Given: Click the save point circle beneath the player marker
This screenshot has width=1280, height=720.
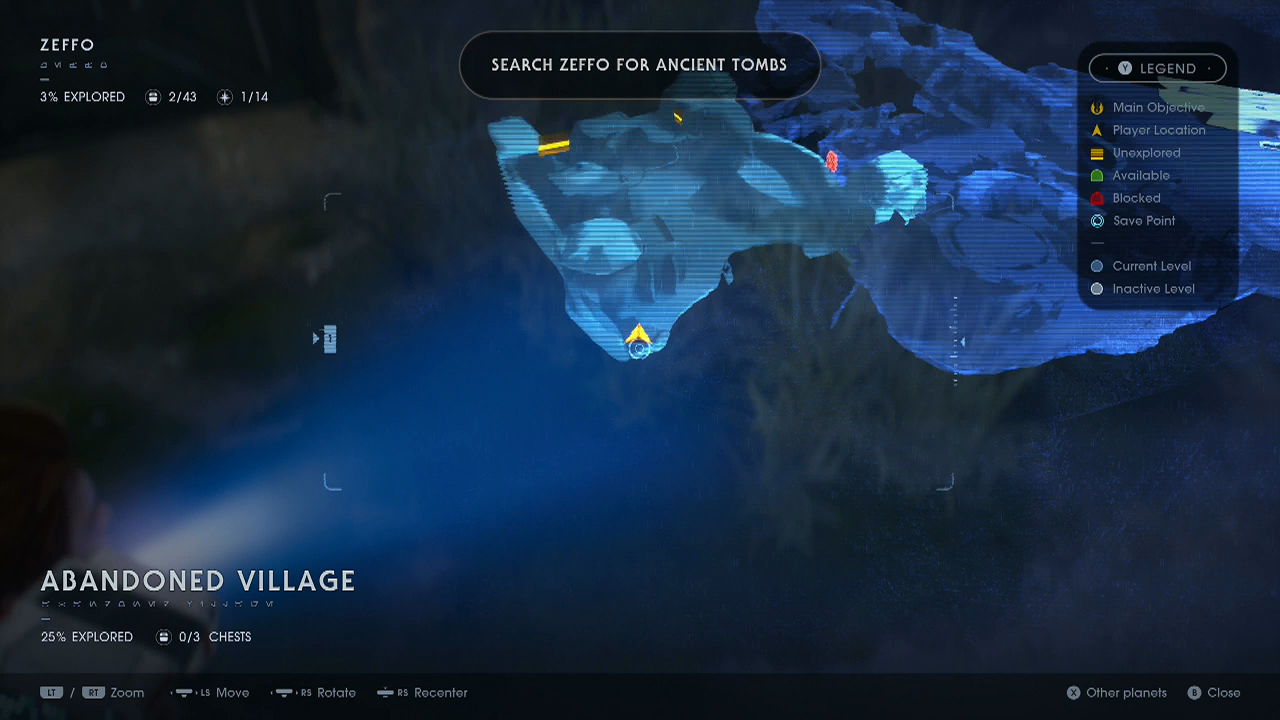Looking at the screenshot, I should click(638, 349).
